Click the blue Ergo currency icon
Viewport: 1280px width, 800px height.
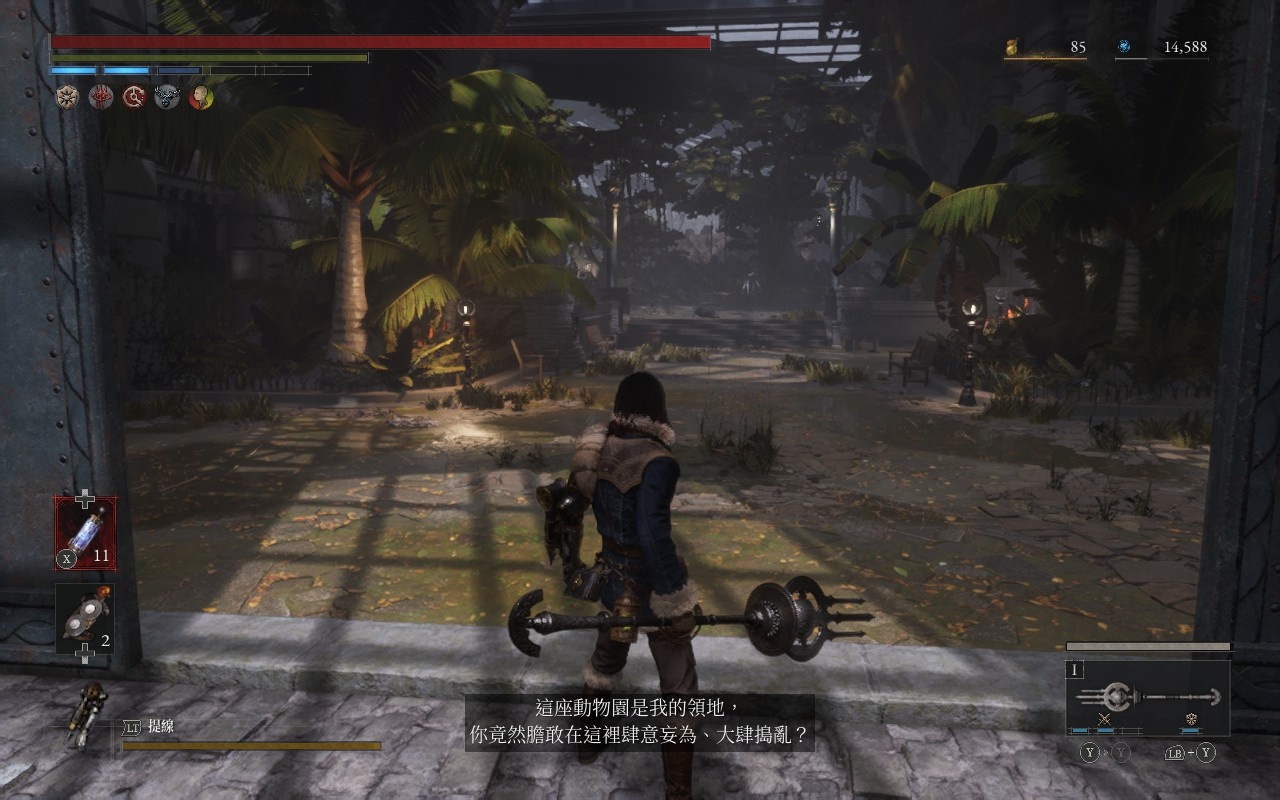1124,46
